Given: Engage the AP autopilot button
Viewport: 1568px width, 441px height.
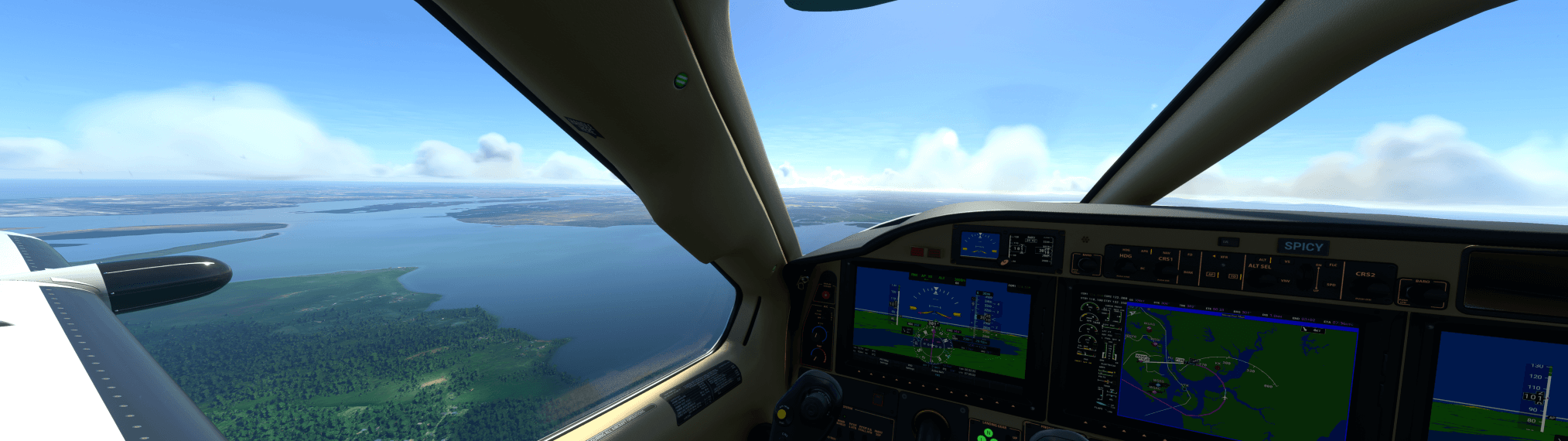Looking at the screenshot, I should coord(1211,275).
